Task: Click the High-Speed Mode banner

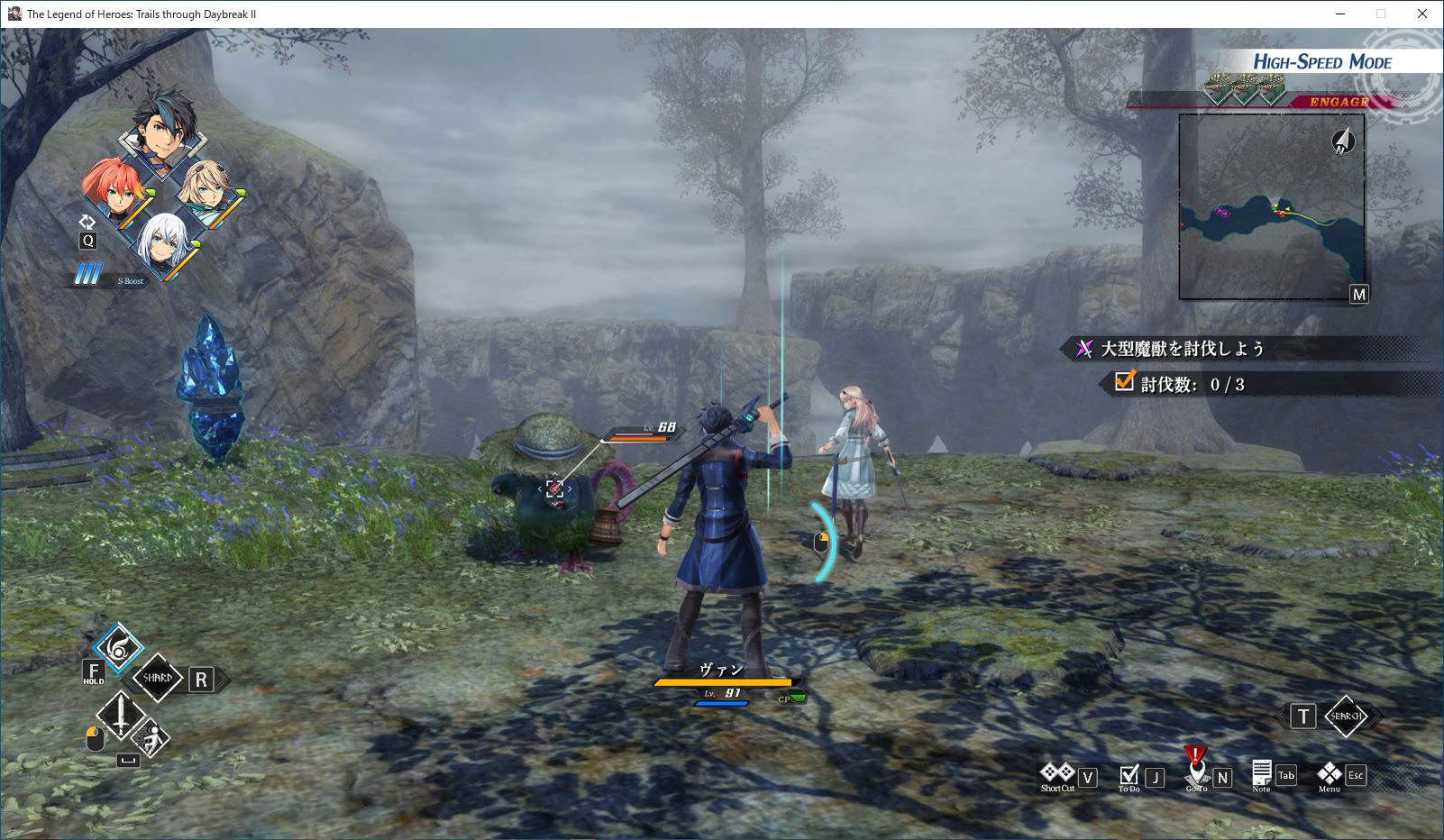Action: 1321,61
